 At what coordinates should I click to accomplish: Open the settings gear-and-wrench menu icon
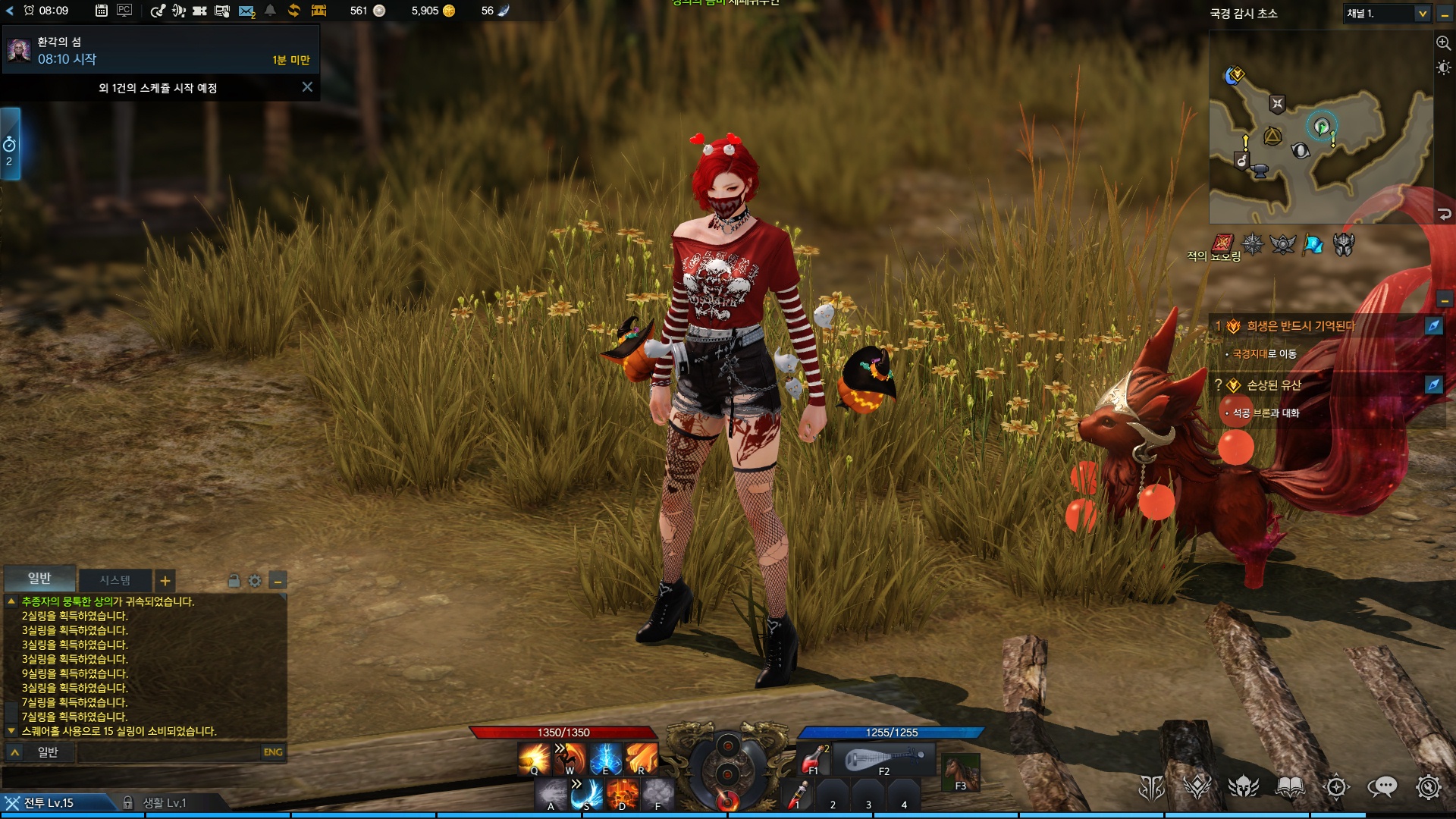click(1428, 787)
